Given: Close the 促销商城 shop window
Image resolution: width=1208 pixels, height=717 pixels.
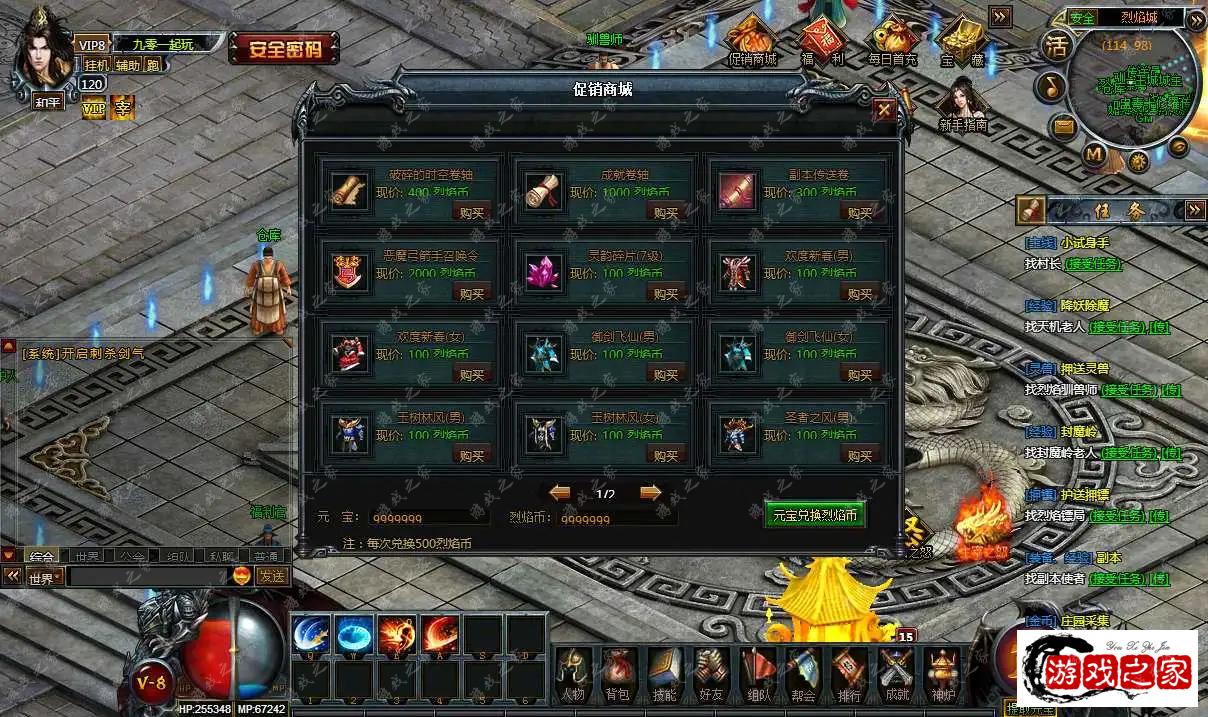Looking at the screenshot, I should [x=884, y=110].
